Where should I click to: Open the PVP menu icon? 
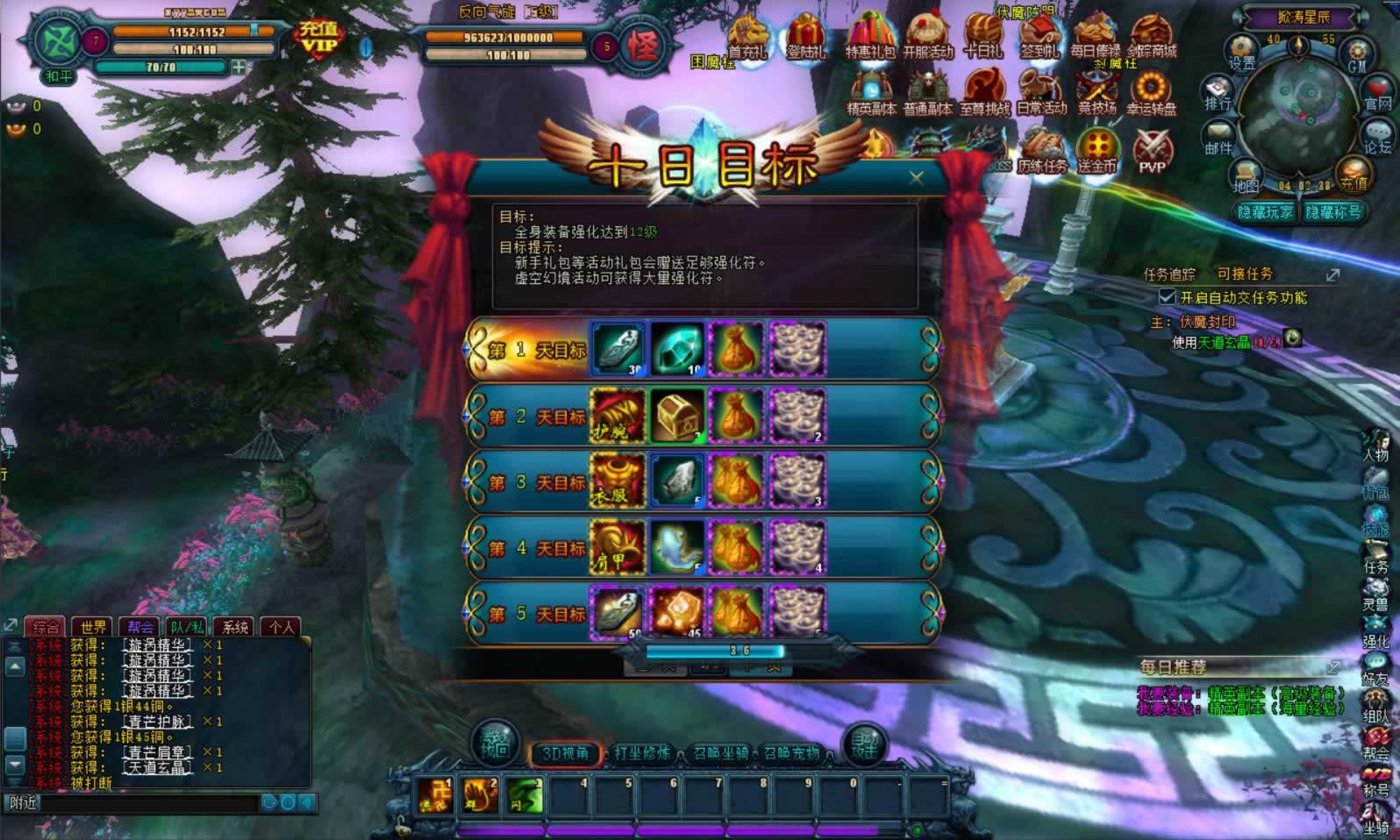tap(1152, 151)
